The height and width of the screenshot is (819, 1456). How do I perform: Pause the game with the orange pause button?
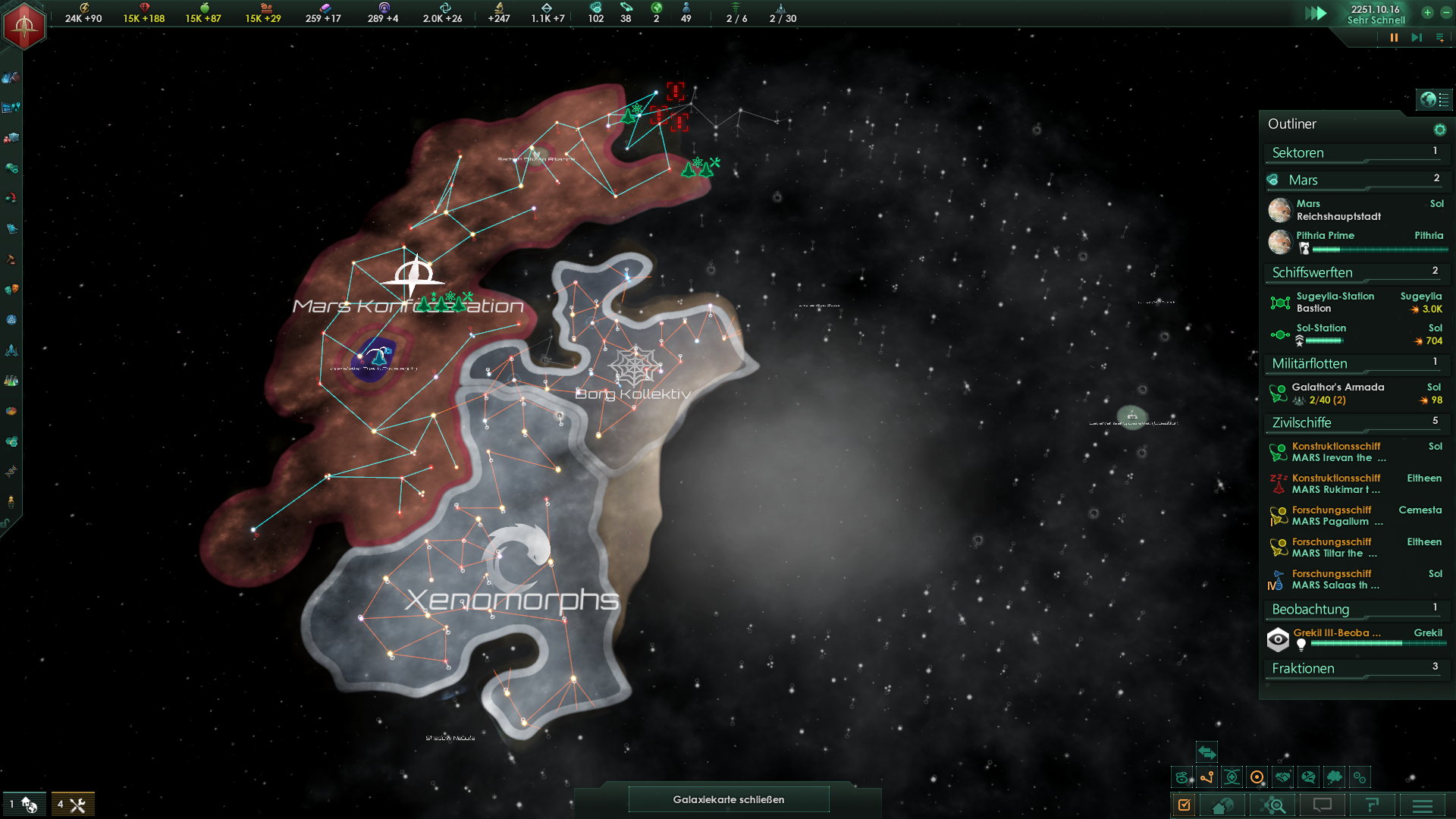tap(1394, 38)
